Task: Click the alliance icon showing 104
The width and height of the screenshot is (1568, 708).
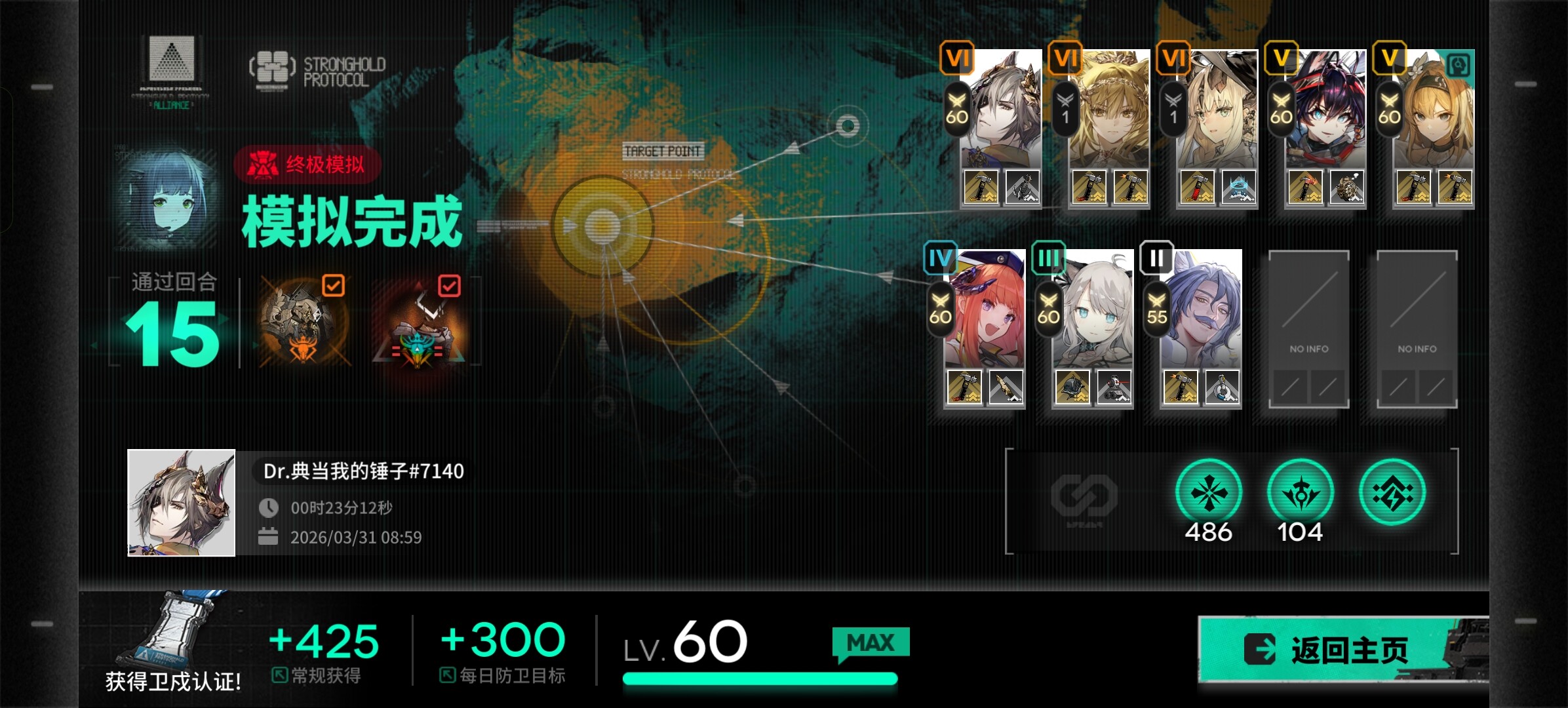Action: coord(1300,494)
